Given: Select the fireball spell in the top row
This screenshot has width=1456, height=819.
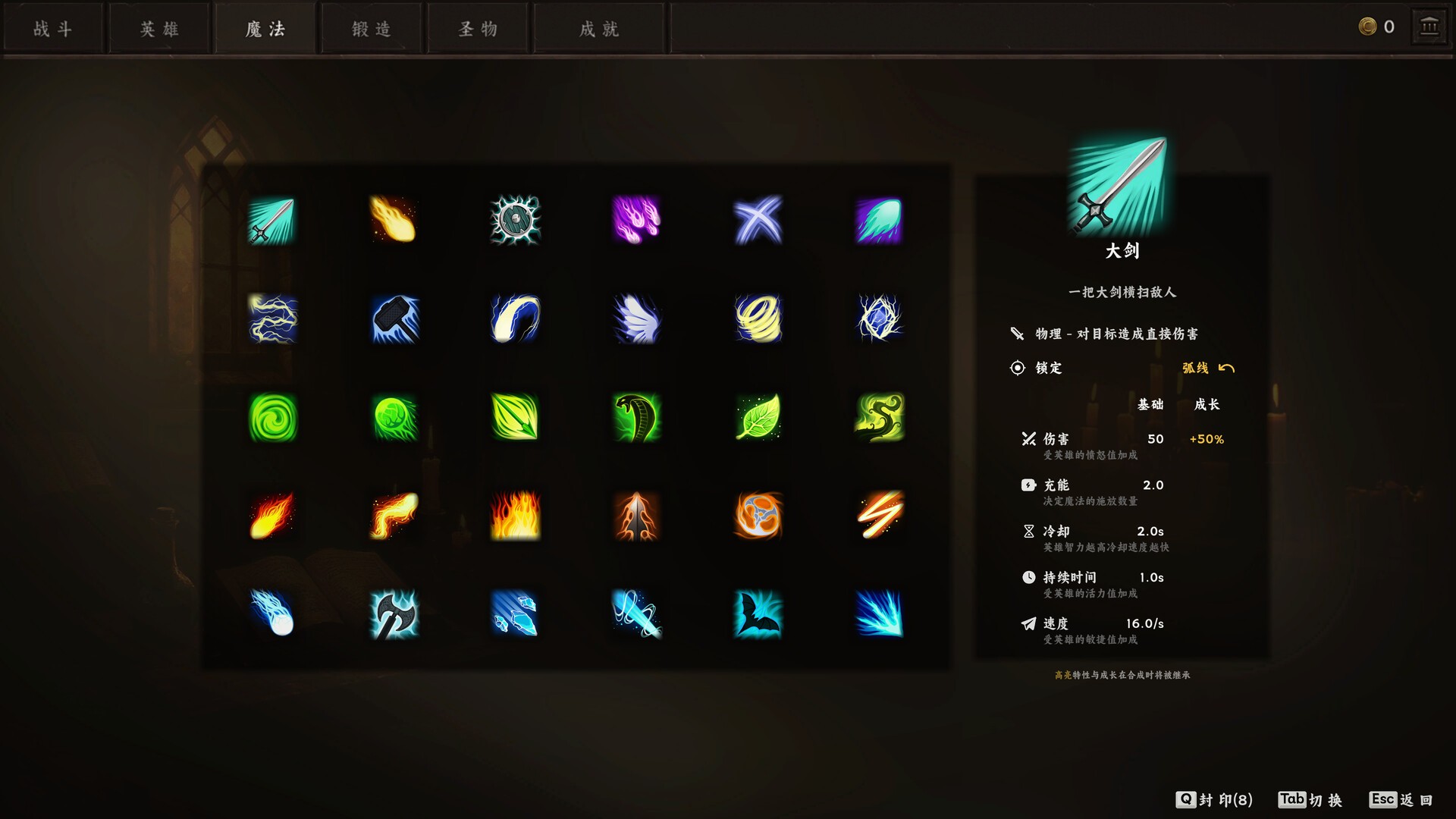Looking at the screenshot, I should (x=394, y=220).
